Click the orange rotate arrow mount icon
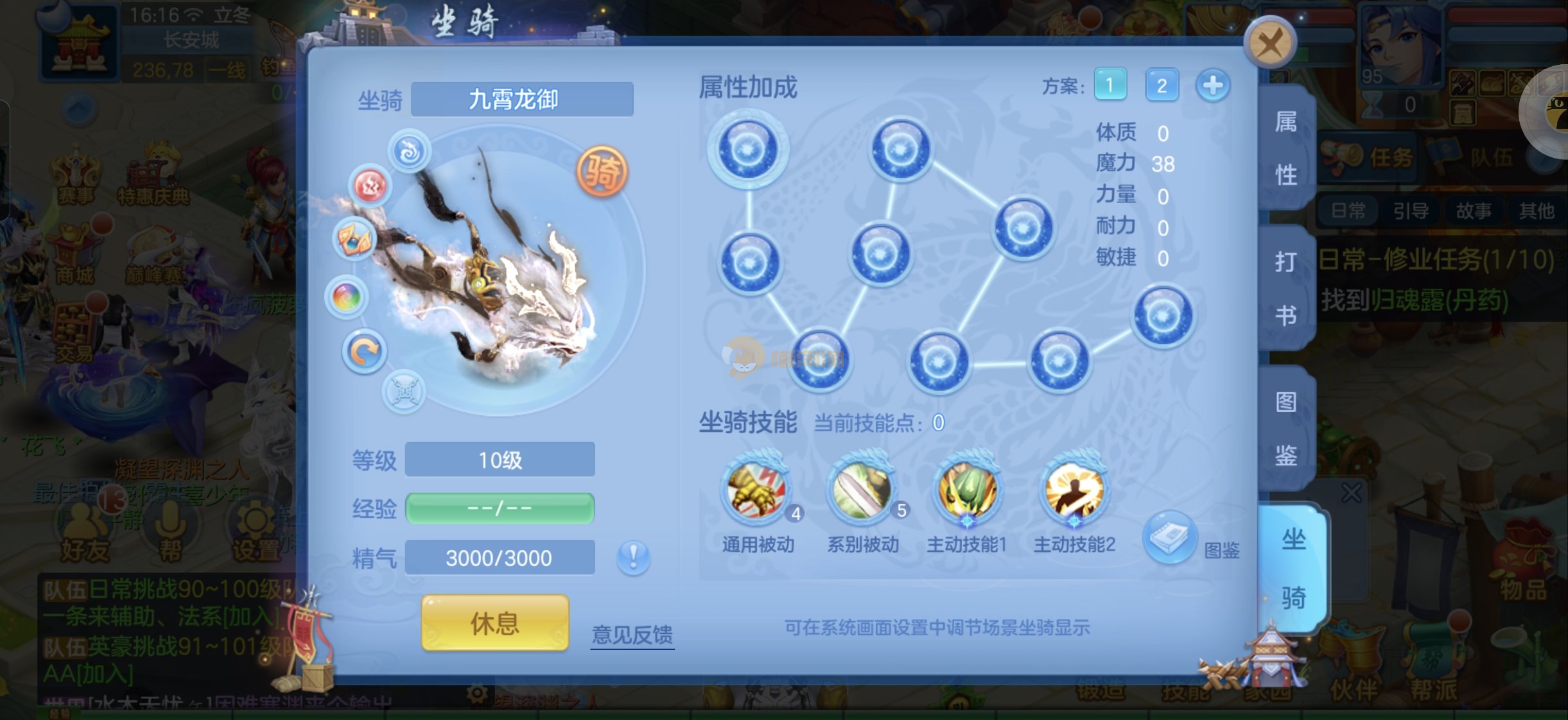Viewport: 1568px width, 720px height. point(364,352)
